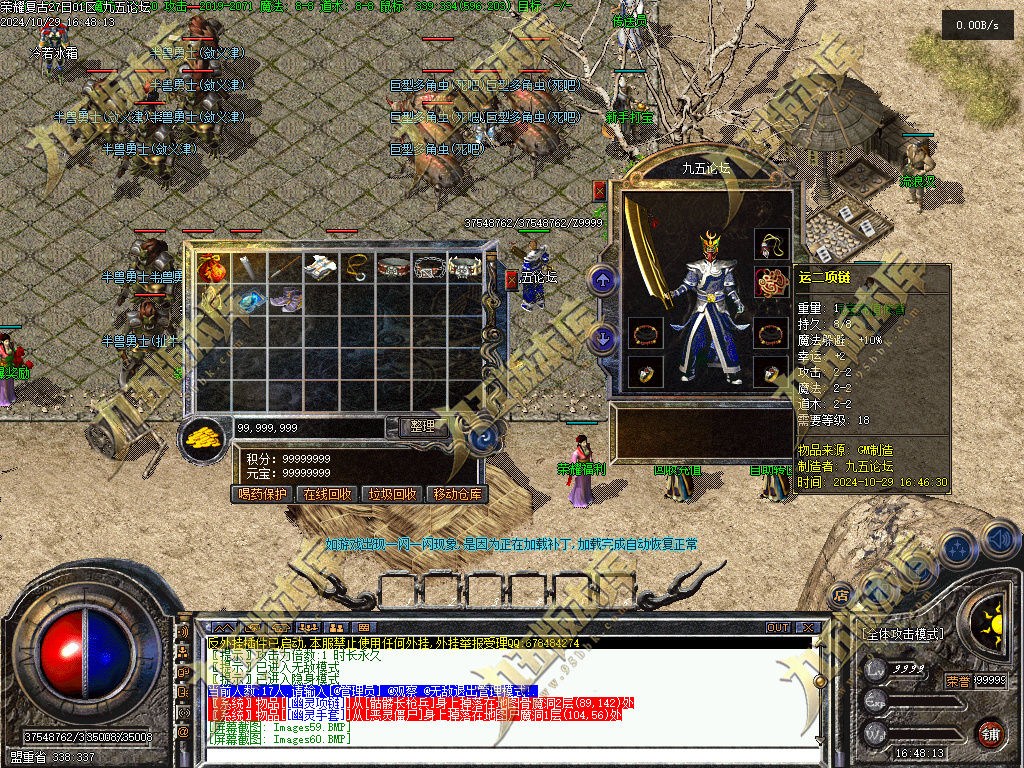The image size is (1024, 768).
Task: Click the gold coins pile icon
Action: (x=205, y=436)
